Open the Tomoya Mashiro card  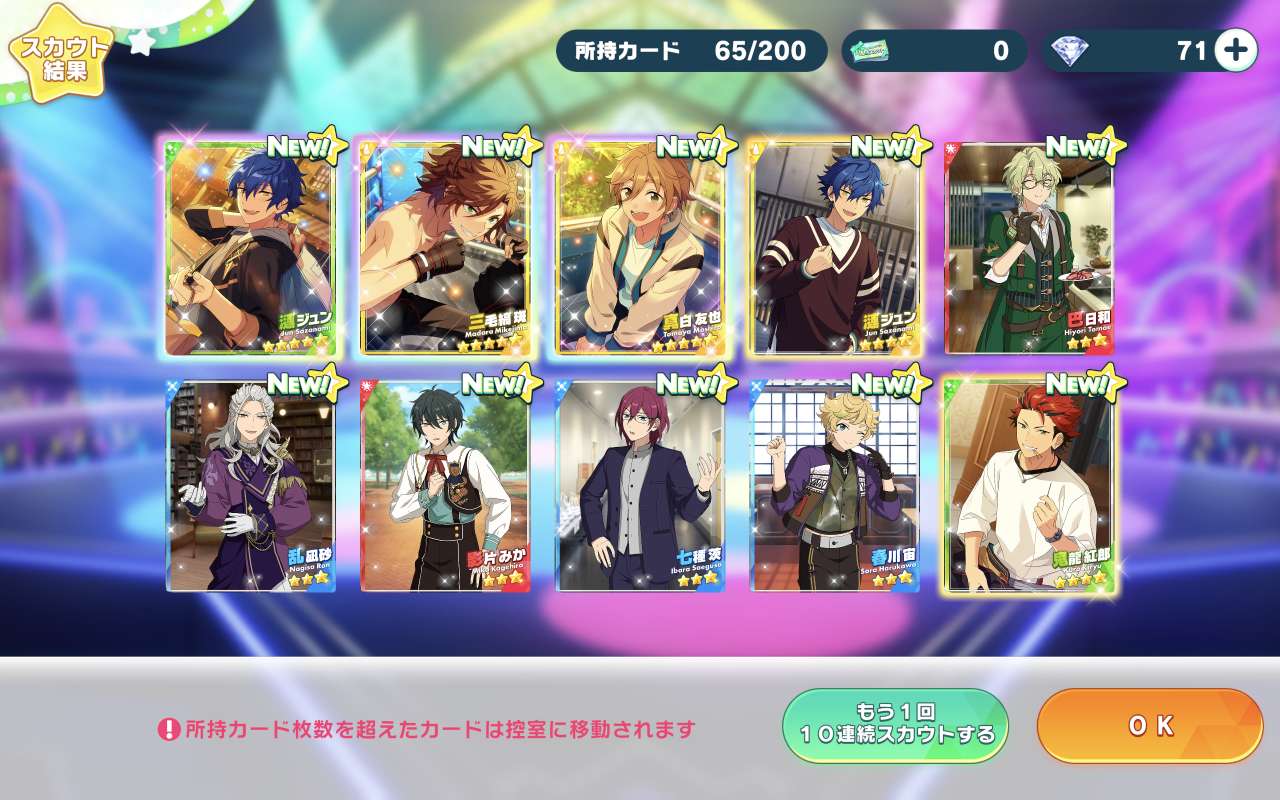[x=639, y=248]
